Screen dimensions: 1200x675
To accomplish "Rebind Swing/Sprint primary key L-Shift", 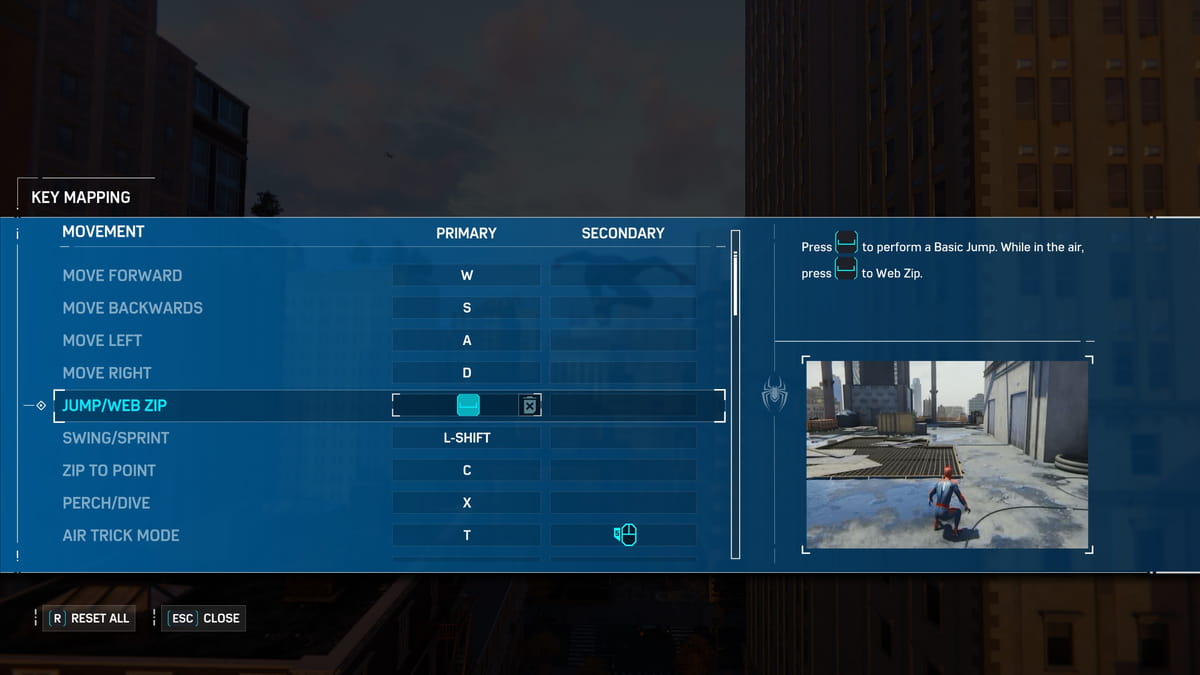I will click(466, 438).
